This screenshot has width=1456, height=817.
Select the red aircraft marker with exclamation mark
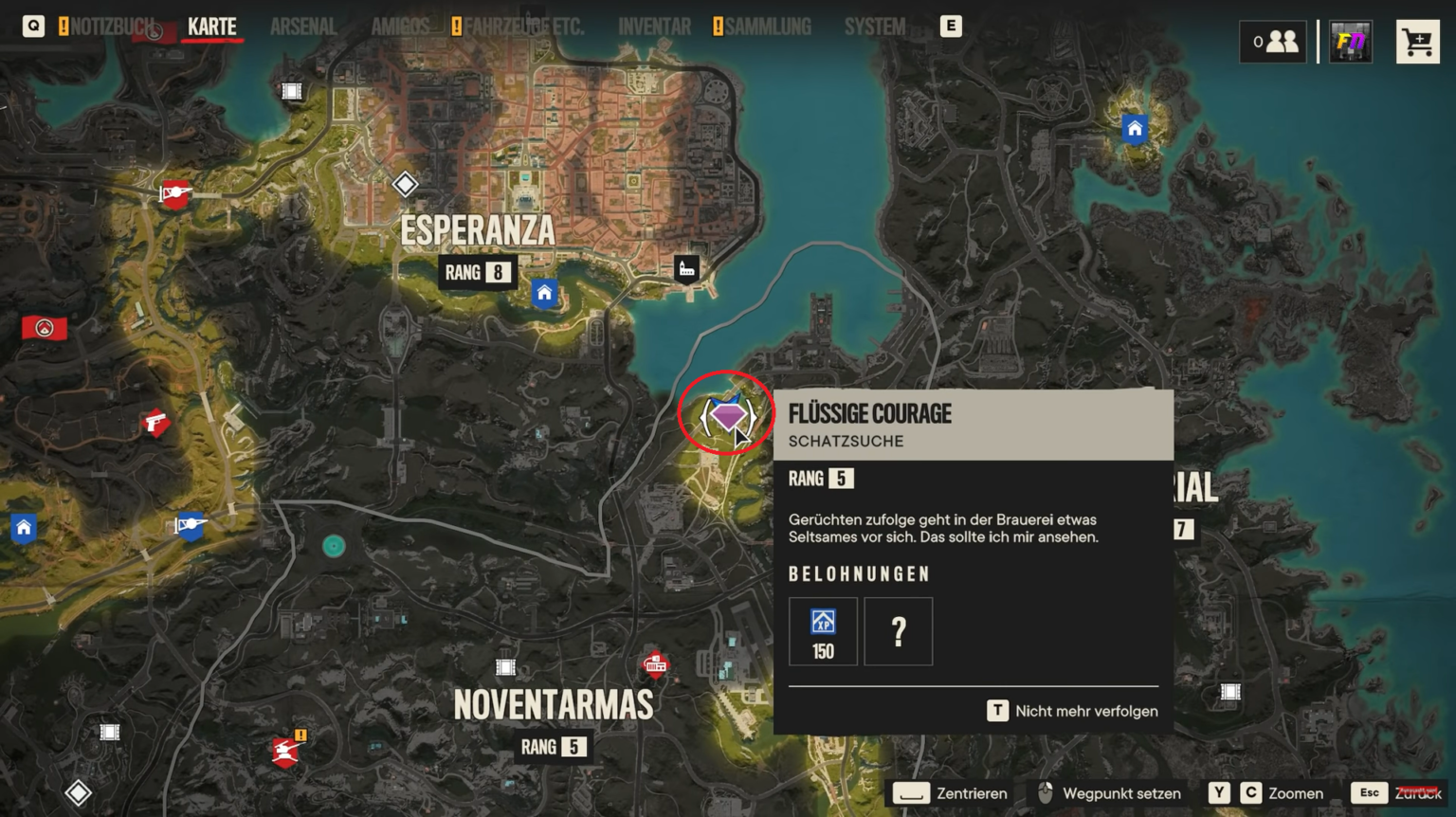[x=285, y=752]
